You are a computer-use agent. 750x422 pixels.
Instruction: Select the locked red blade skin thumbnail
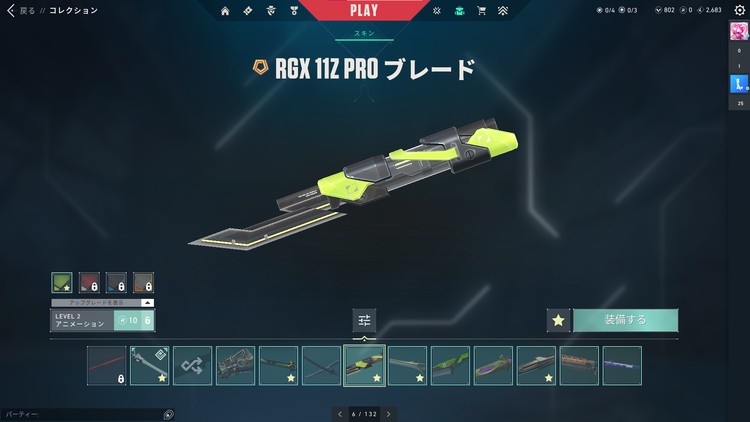point(106,366)
